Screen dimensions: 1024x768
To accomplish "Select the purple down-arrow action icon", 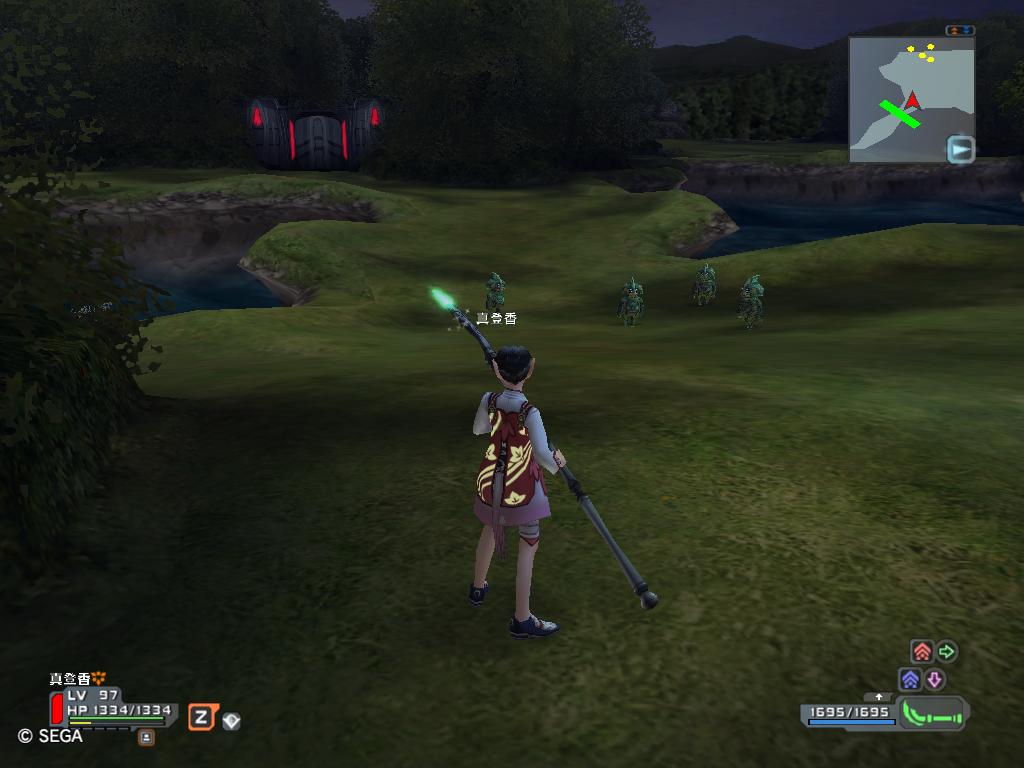I will (935, 680).
